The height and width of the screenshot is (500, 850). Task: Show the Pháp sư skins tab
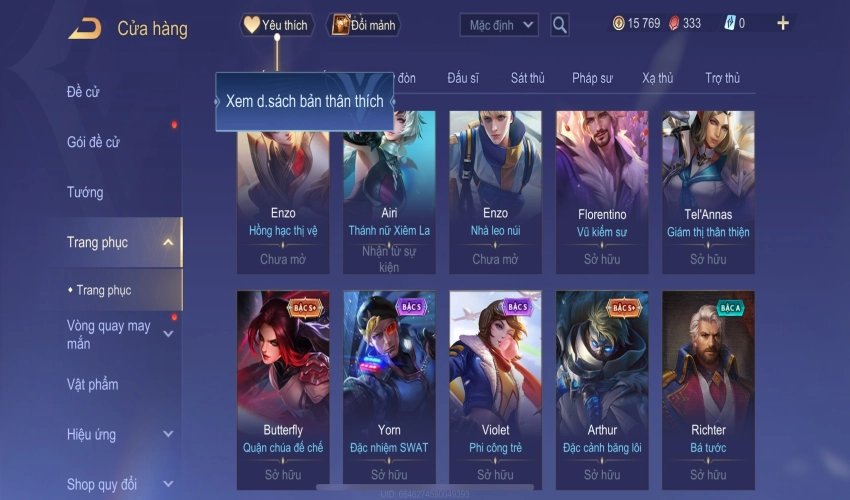pos(592,78)
